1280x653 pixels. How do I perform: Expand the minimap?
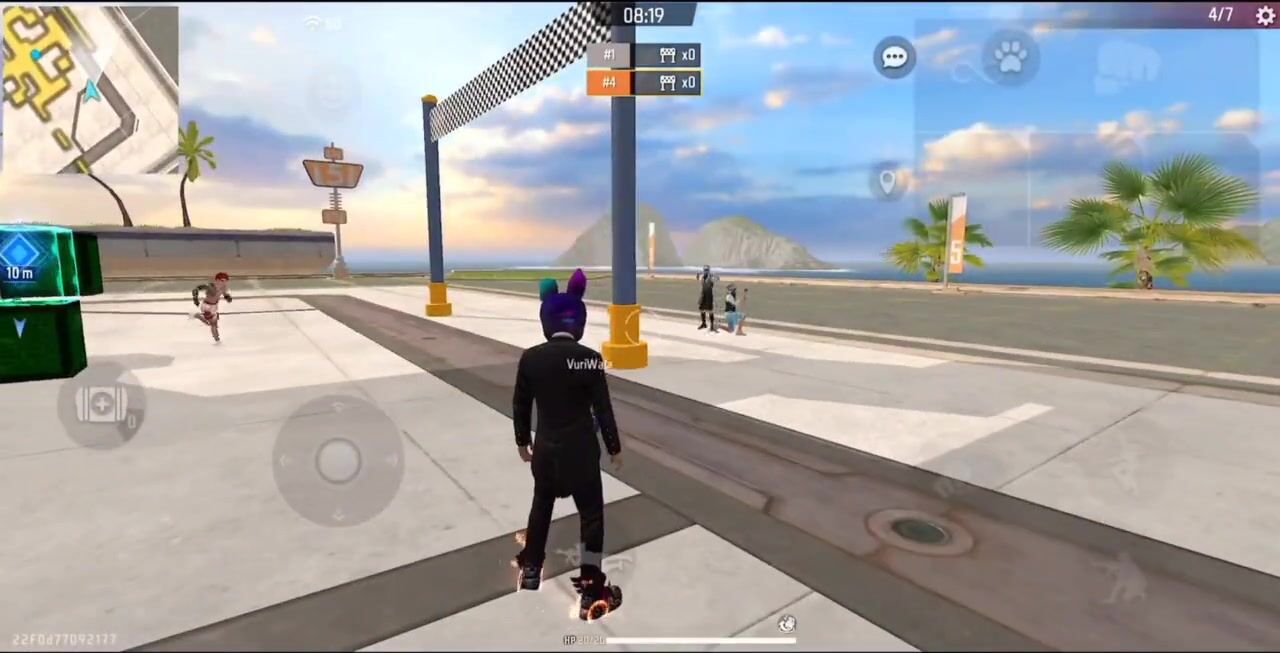click(x=89, y=89)
